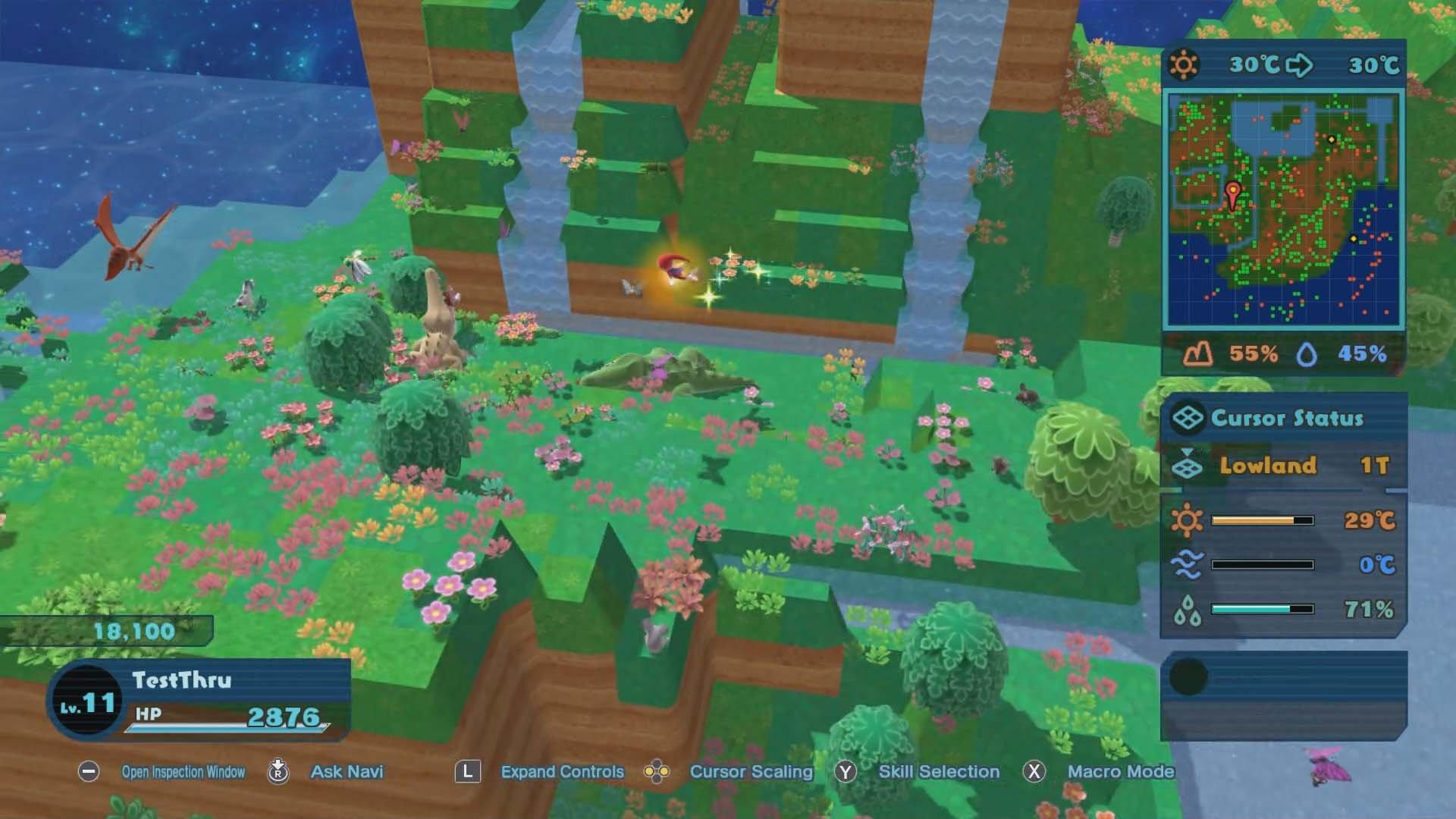Expand Controls using the L button prompt

467,771
